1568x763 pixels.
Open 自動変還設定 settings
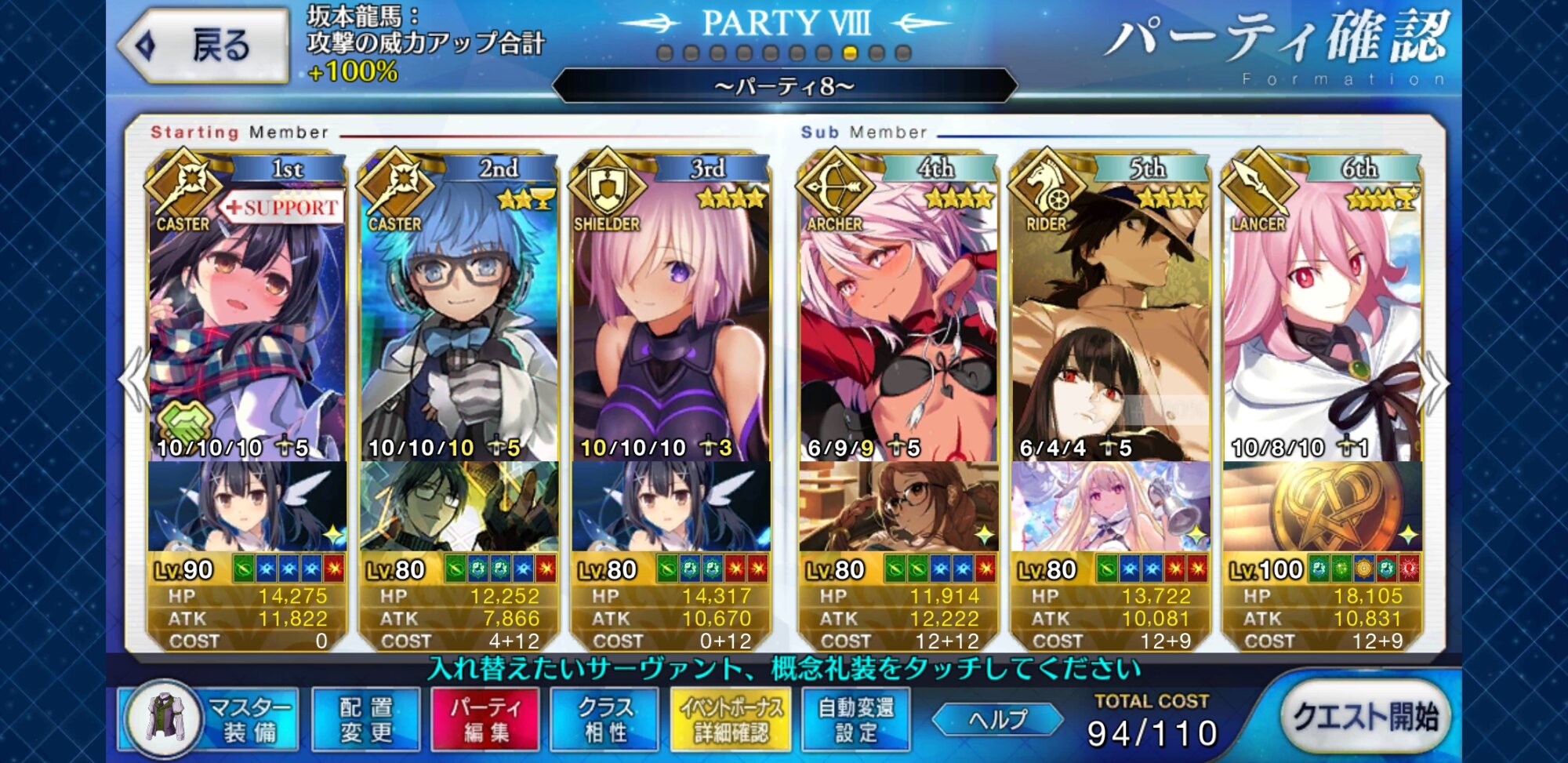click(855, 718)
